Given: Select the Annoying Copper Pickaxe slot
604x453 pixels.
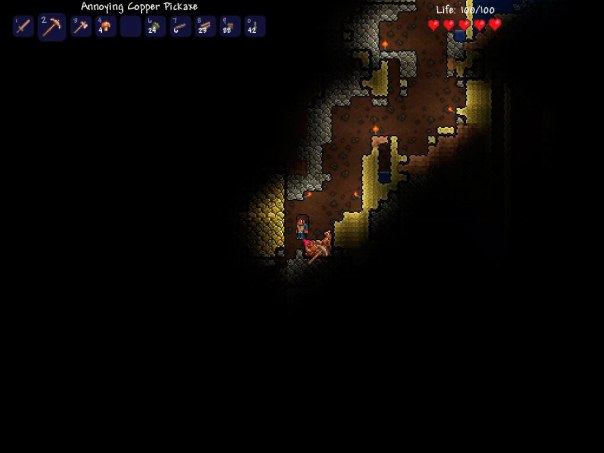Looking at the screenshot, I should (51, 27).
